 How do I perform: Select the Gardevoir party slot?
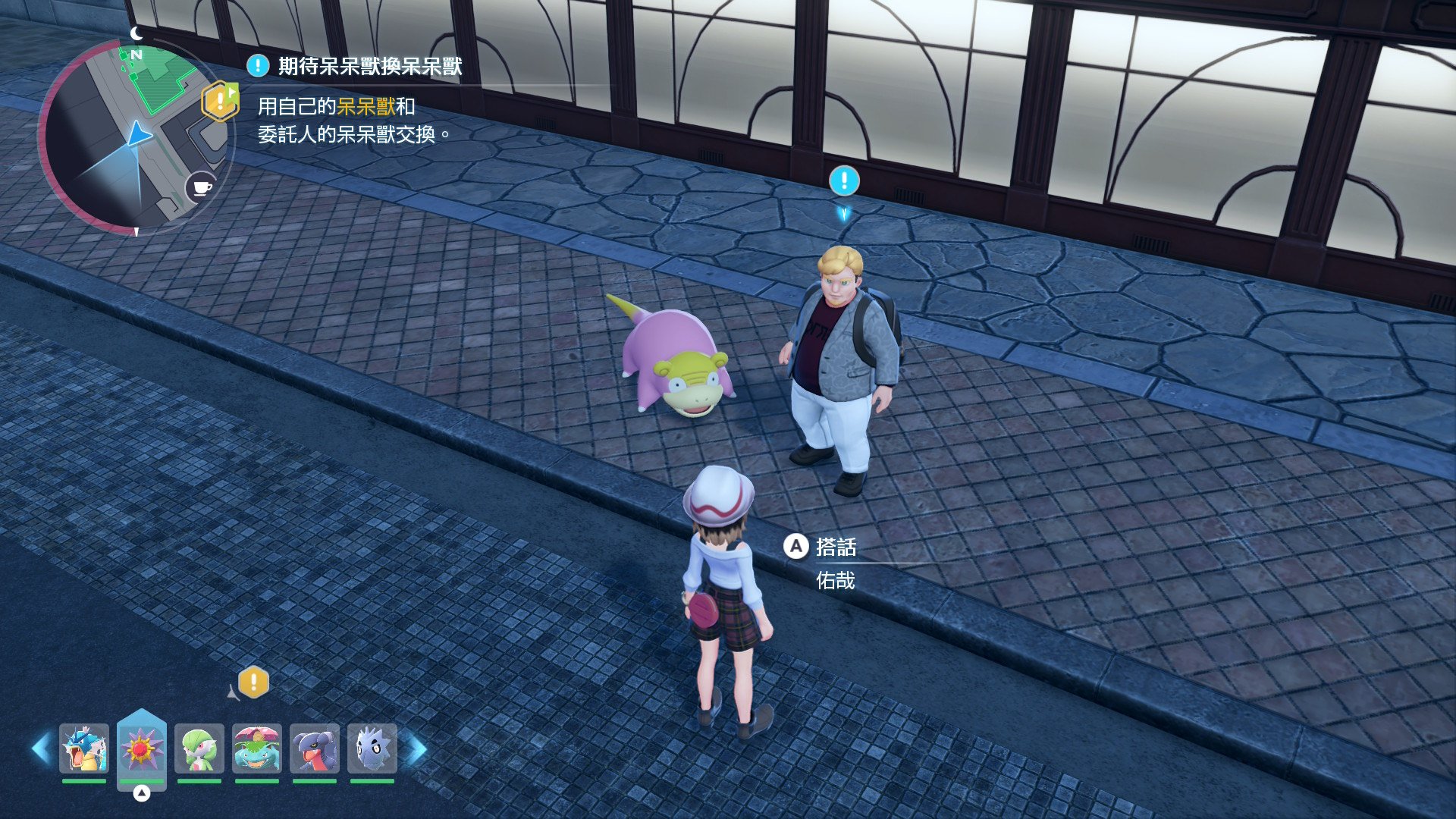[x=199, y=748]
